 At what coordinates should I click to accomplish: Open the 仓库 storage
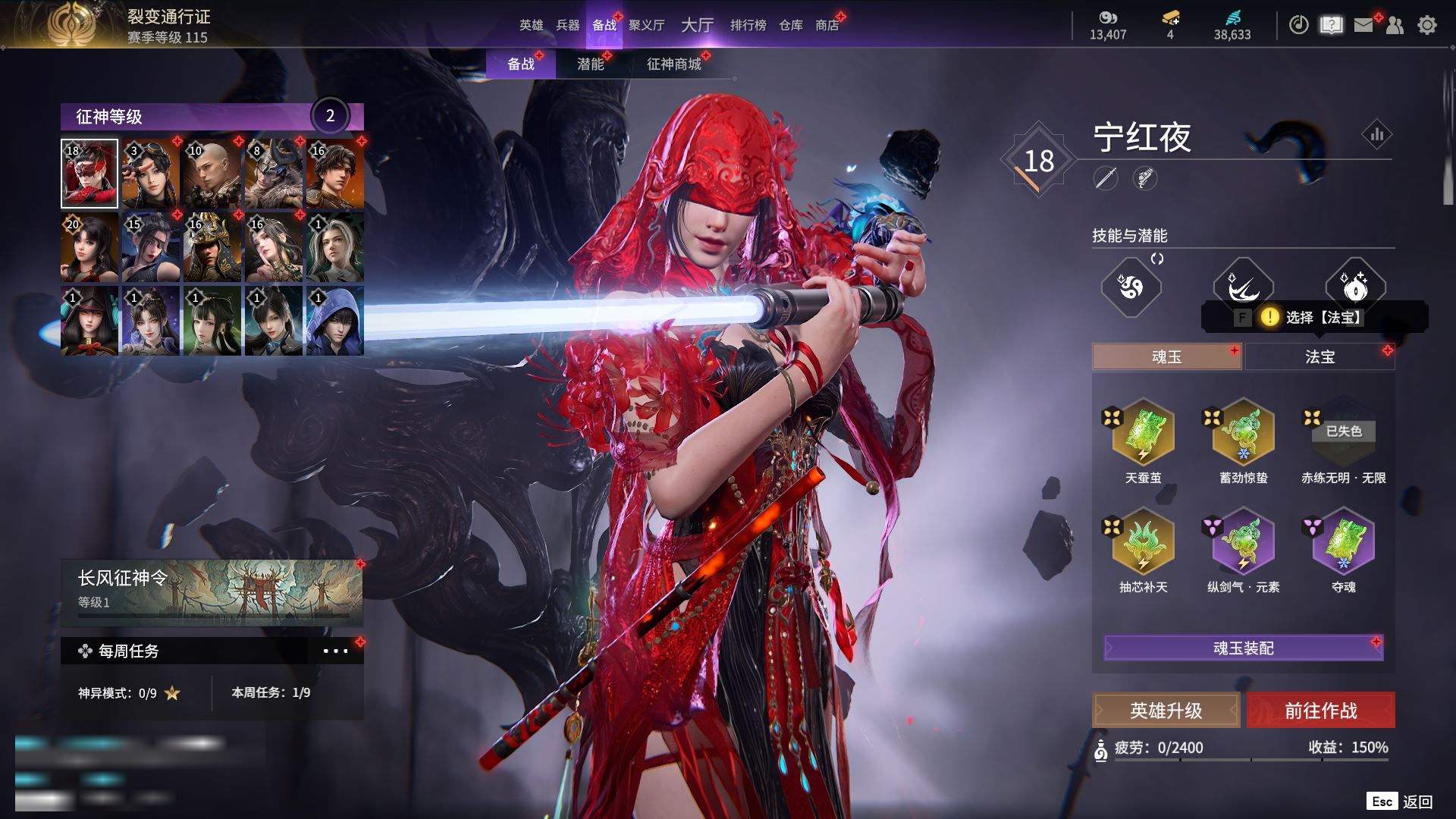790,25
